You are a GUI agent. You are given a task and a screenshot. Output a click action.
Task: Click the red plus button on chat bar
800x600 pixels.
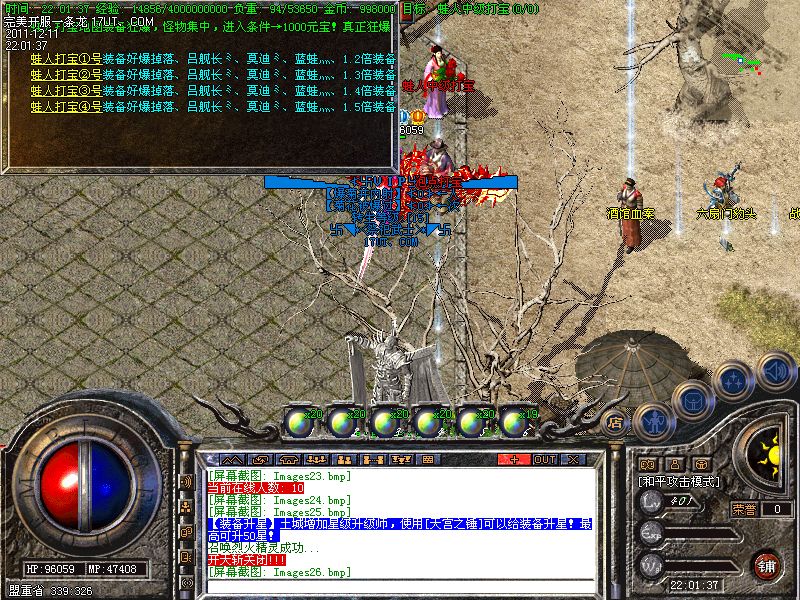click(x=514, y=460)
